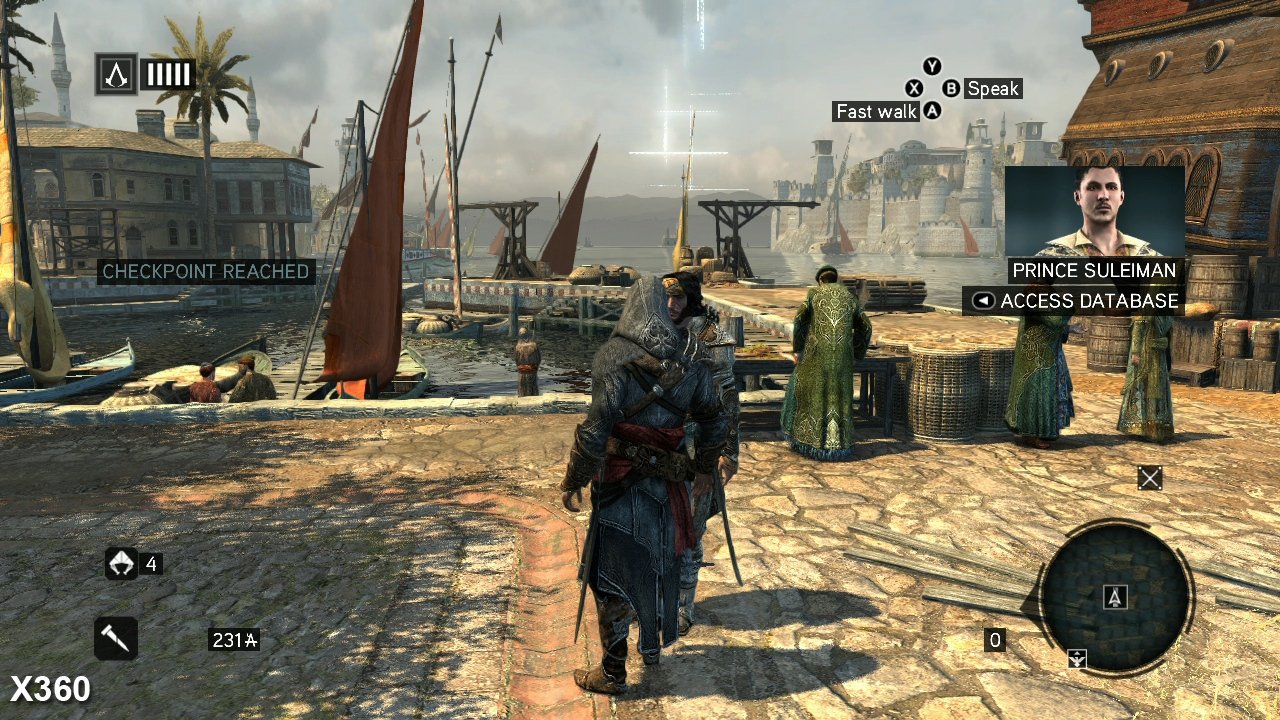Click the Prince Suleiman portrait thumbnail

click(x=1094, y=212)
